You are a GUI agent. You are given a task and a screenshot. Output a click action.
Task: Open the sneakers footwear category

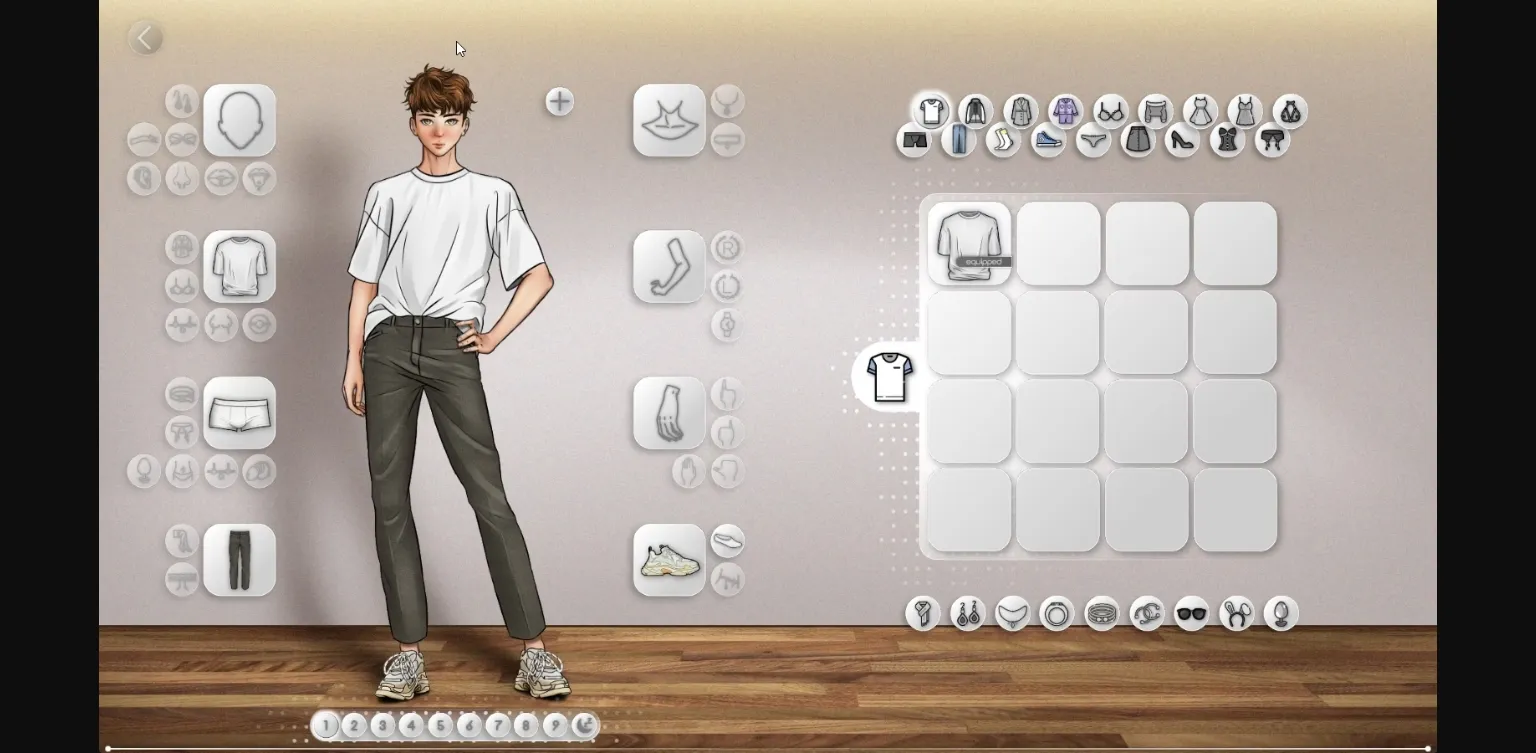coord(1048,140)
